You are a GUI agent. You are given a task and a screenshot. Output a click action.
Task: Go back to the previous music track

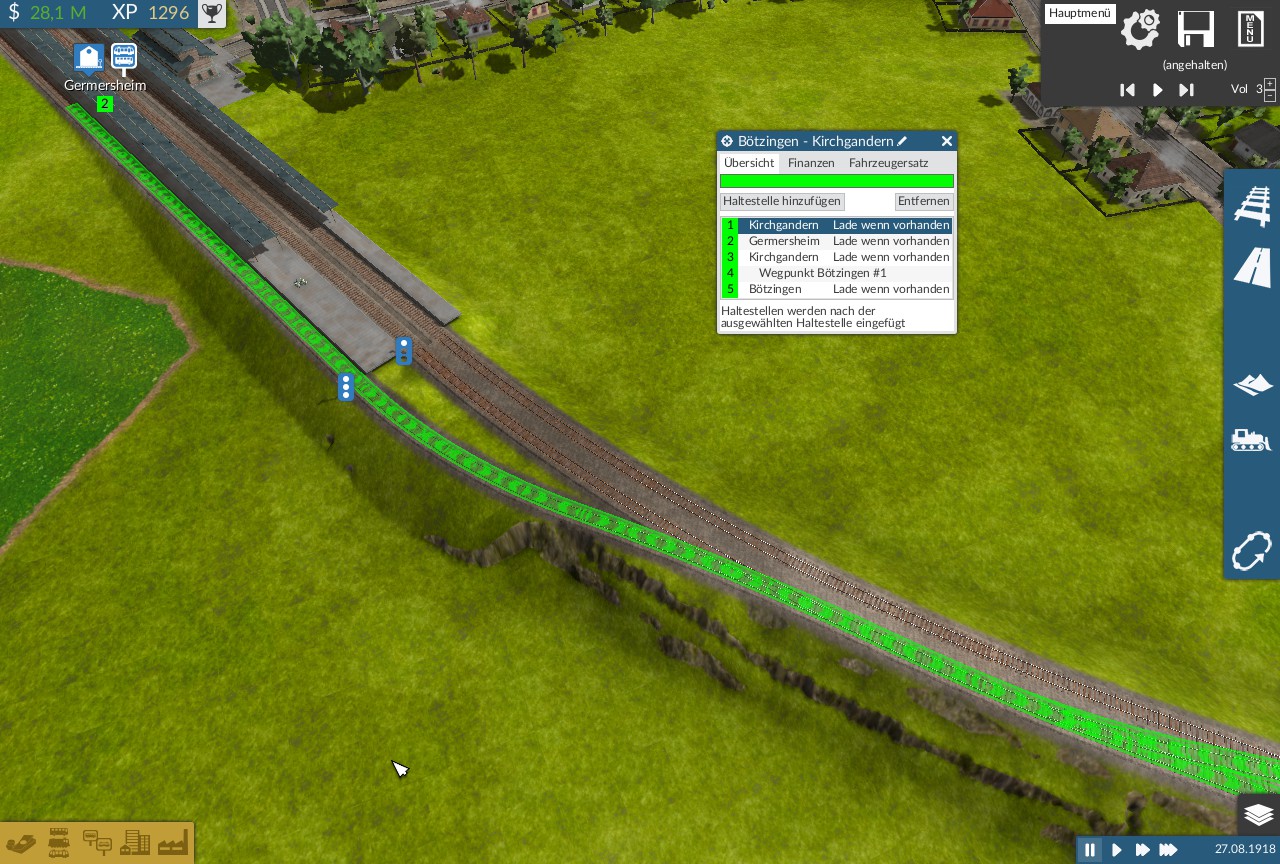pyautogui.click(x=1127, y=90)
